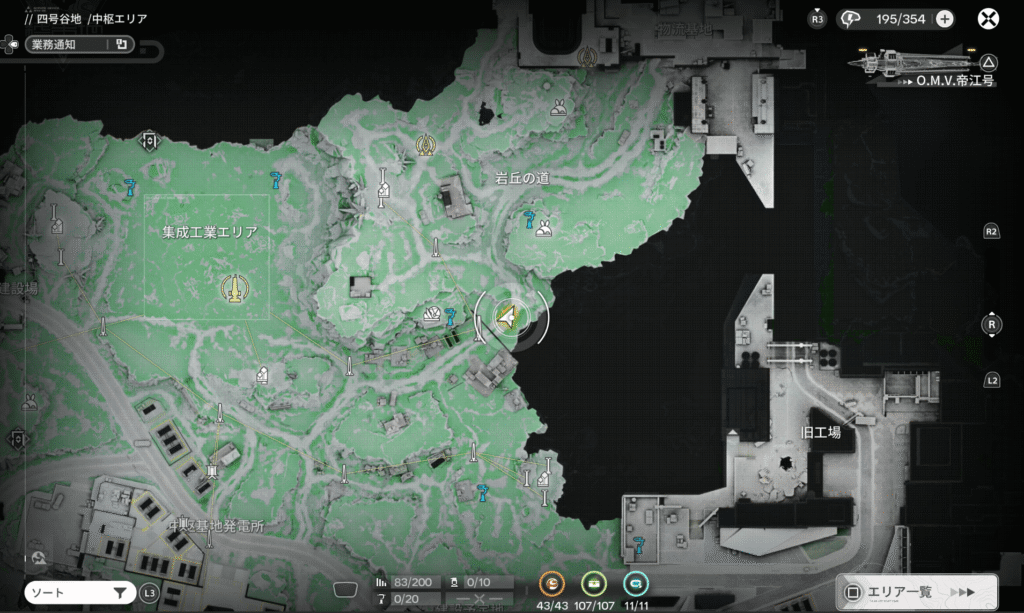
Task: Click the 旧工場 map label
Action: click(821, 432)
